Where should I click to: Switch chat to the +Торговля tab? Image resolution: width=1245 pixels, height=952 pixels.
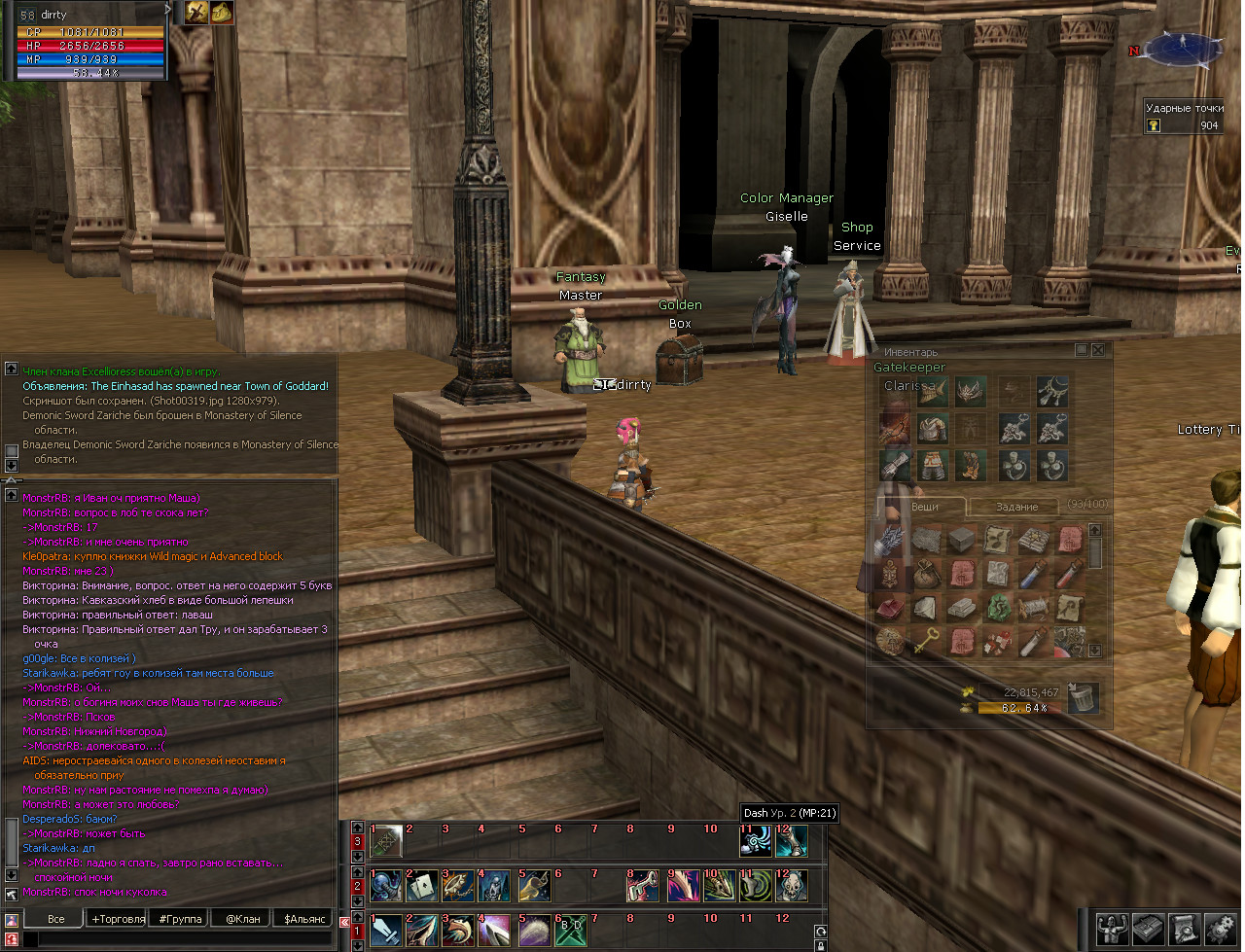118,918
